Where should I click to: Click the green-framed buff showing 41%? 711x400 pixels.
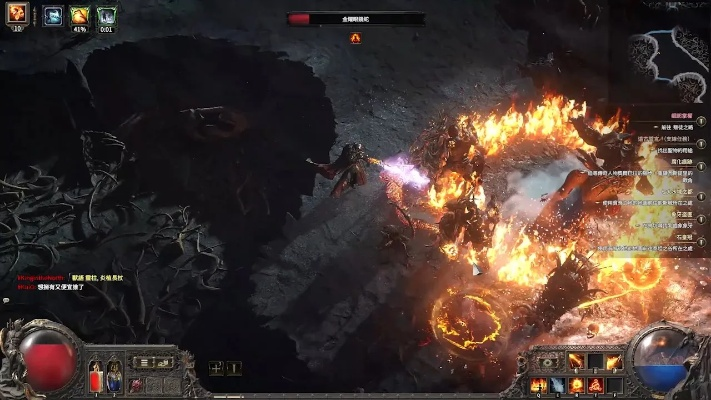pos(79,15)
